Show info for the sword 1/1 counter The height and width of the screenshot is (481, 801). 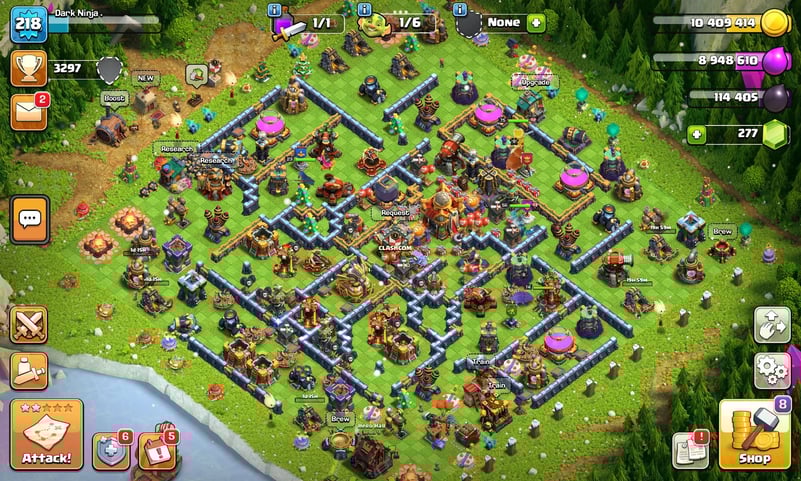coord(275,9)
